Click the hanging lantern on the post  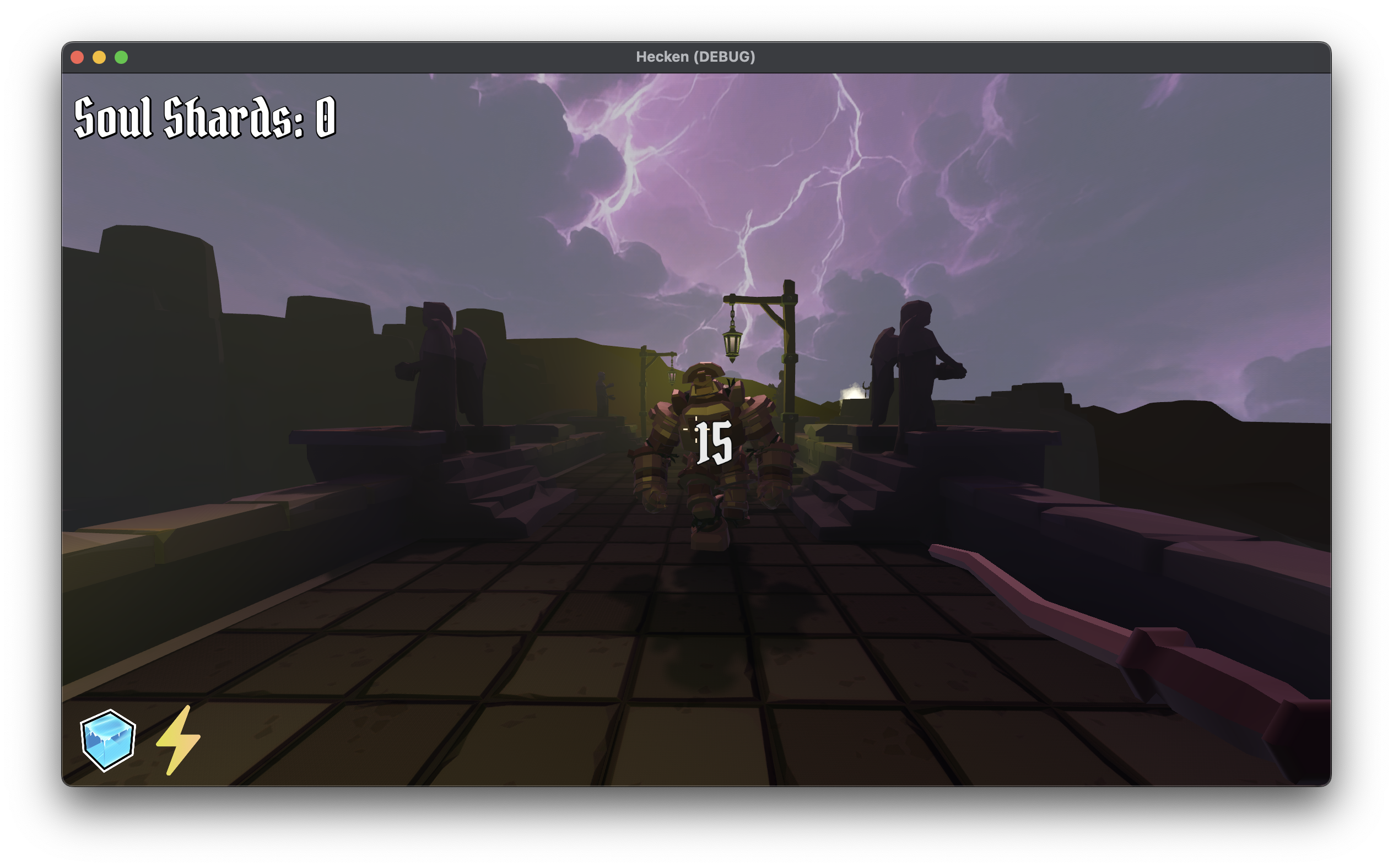click(734, 344)
